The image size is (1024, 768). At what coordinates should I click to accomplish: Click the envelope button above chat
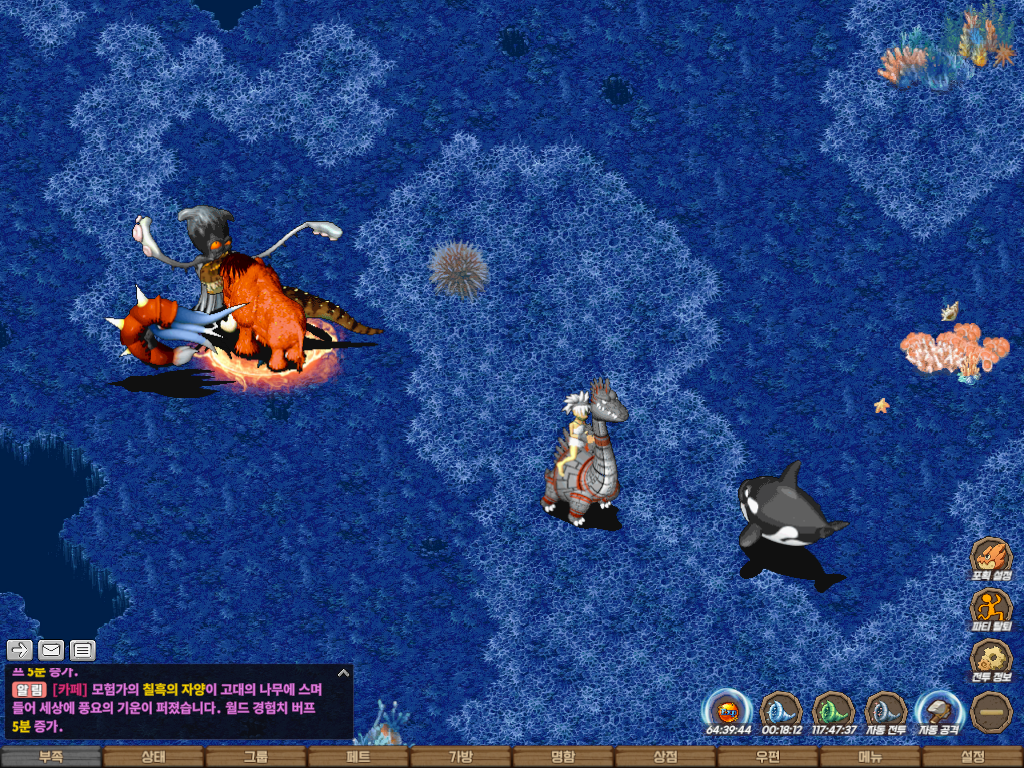point(51,650)
